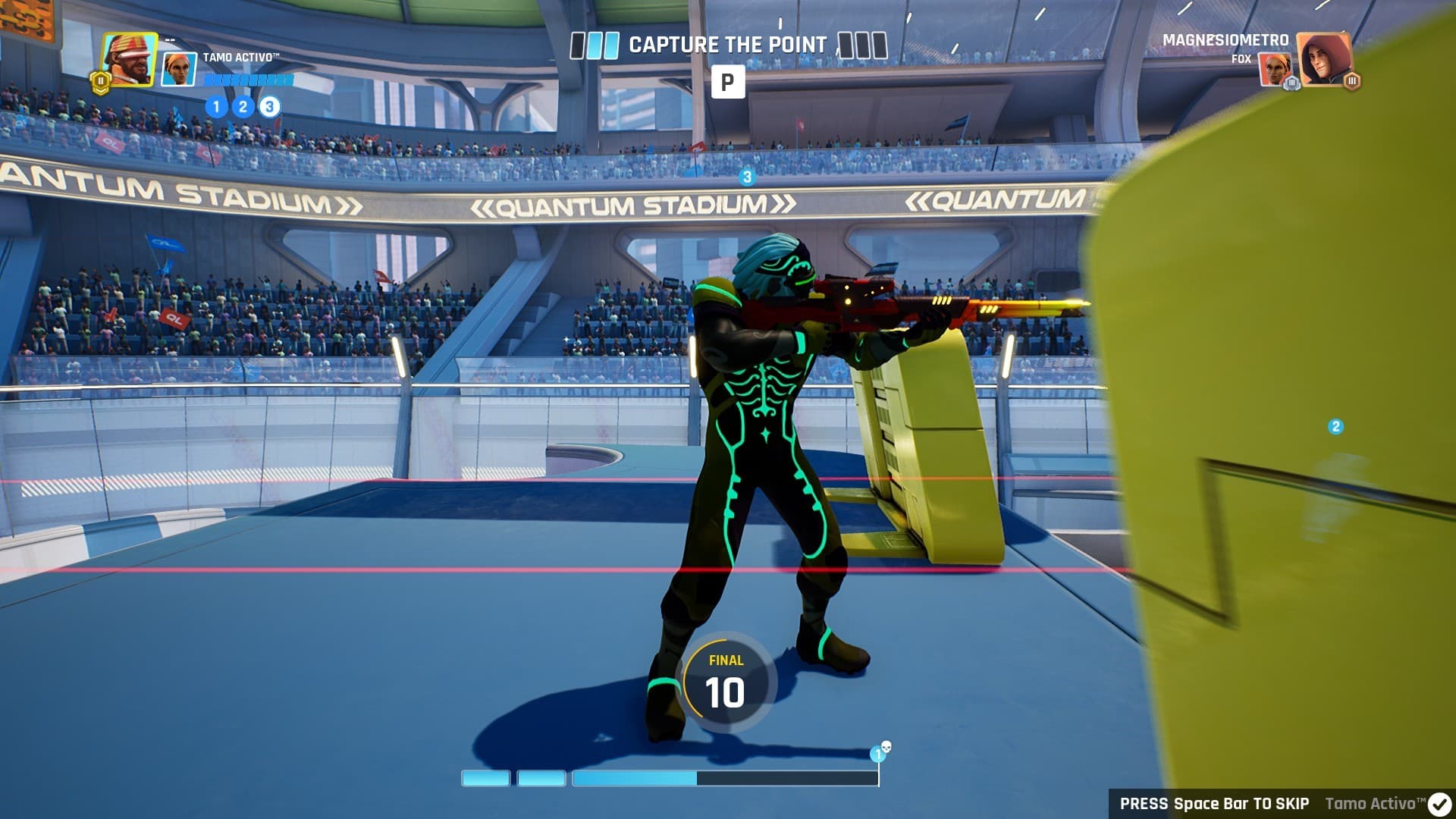The height and width of the screenshot is (819, 1456).
Task: Click the small teammate portrait beside Tamo Activo
Action: click(180, 70)
